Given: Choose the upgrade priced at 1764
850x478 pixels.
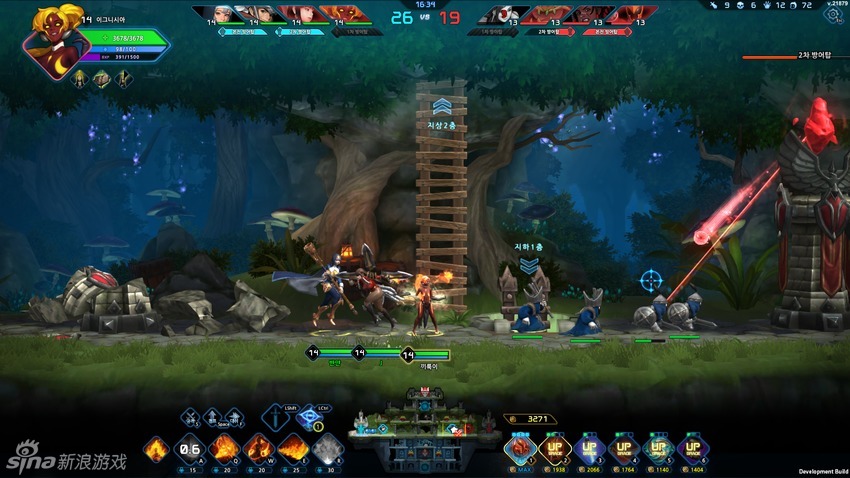Looking at the screenshot, I should [624, 447].
